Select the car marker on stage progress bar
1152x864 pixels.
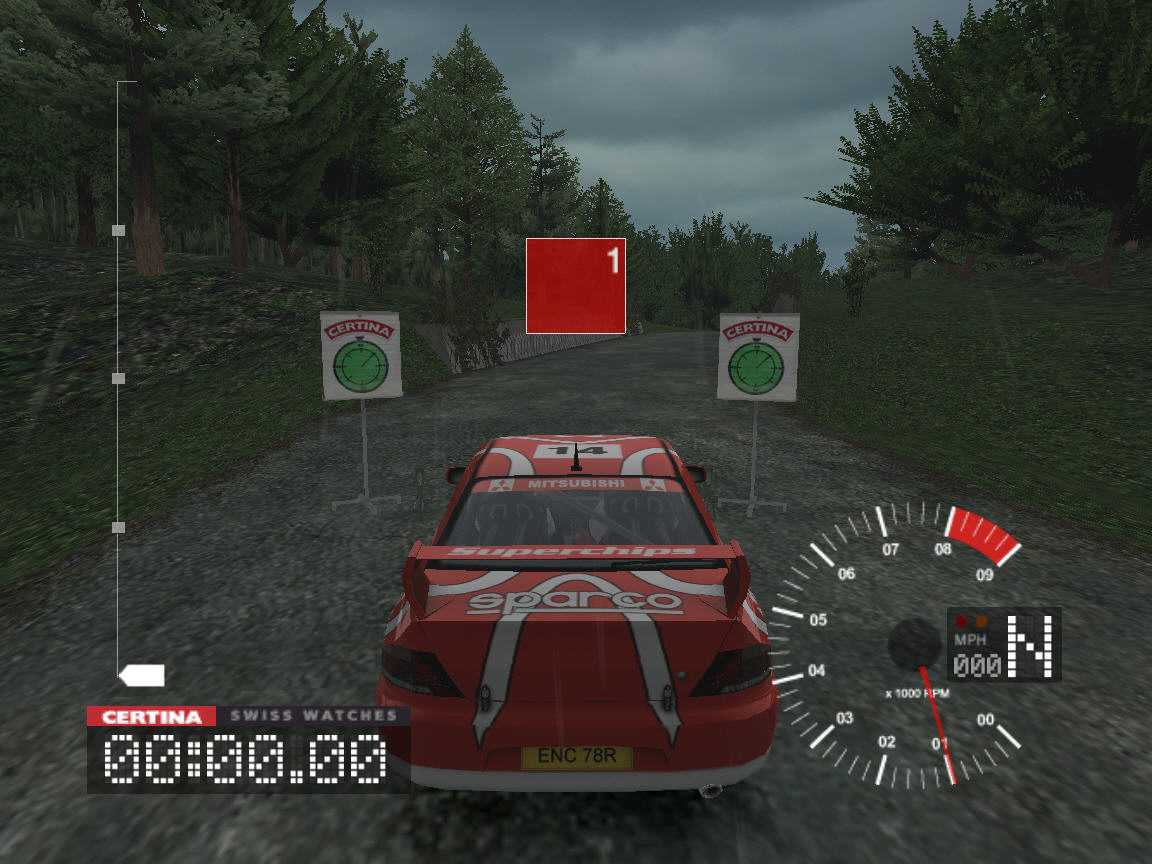pos(141,676)
